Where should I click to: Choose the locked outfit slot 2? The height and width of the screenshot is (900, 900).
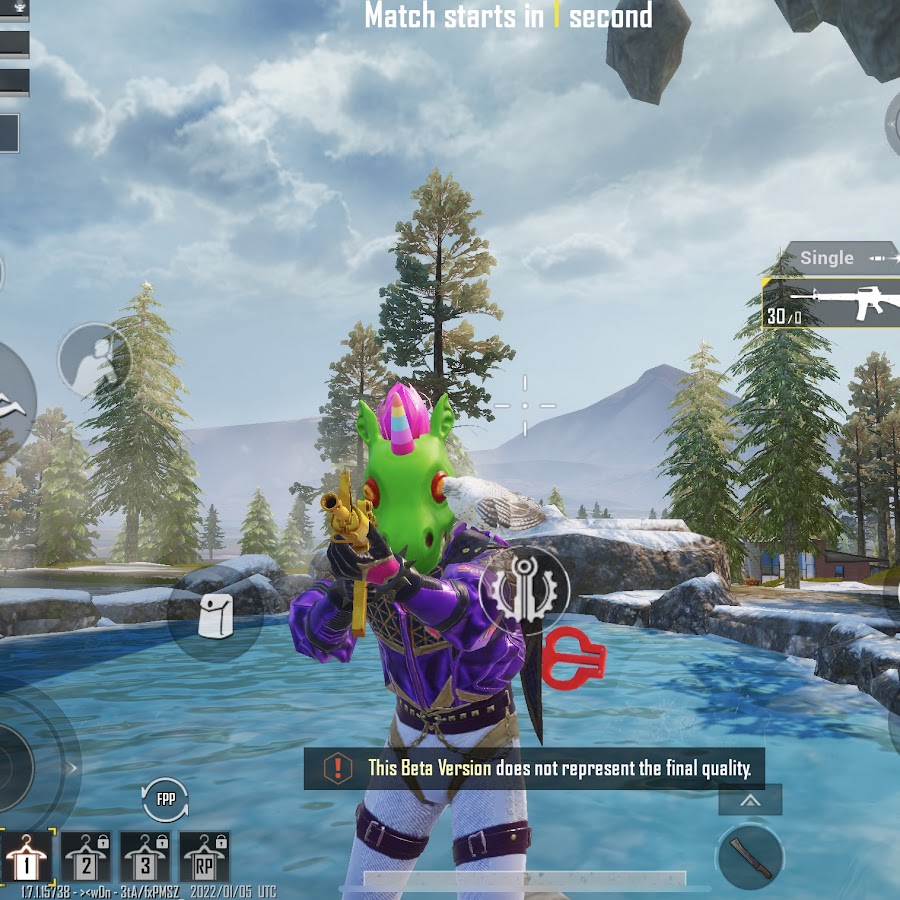tap(87, 857)
